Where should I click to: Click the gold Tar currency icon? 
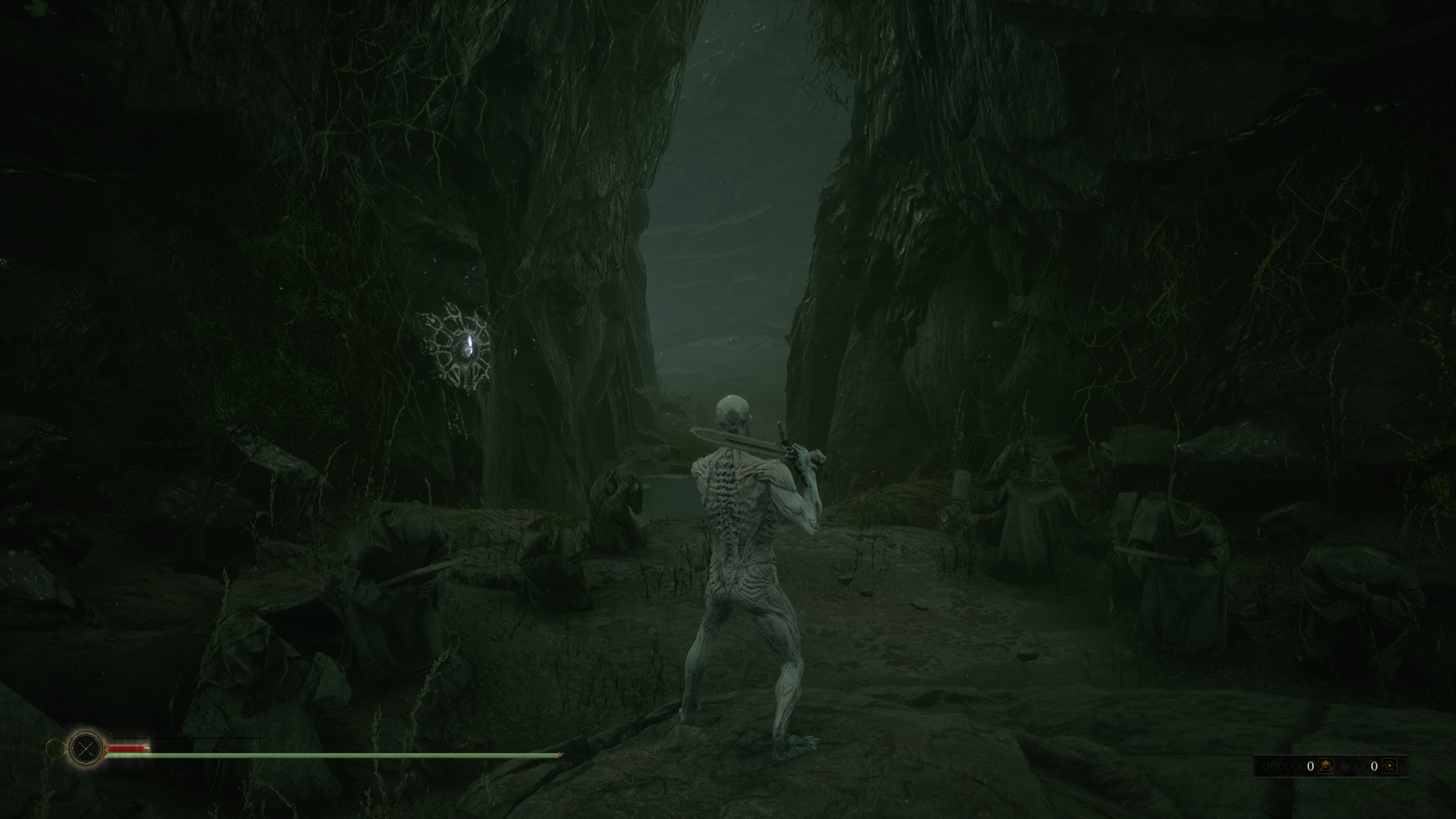click(x=1326, y=766)
